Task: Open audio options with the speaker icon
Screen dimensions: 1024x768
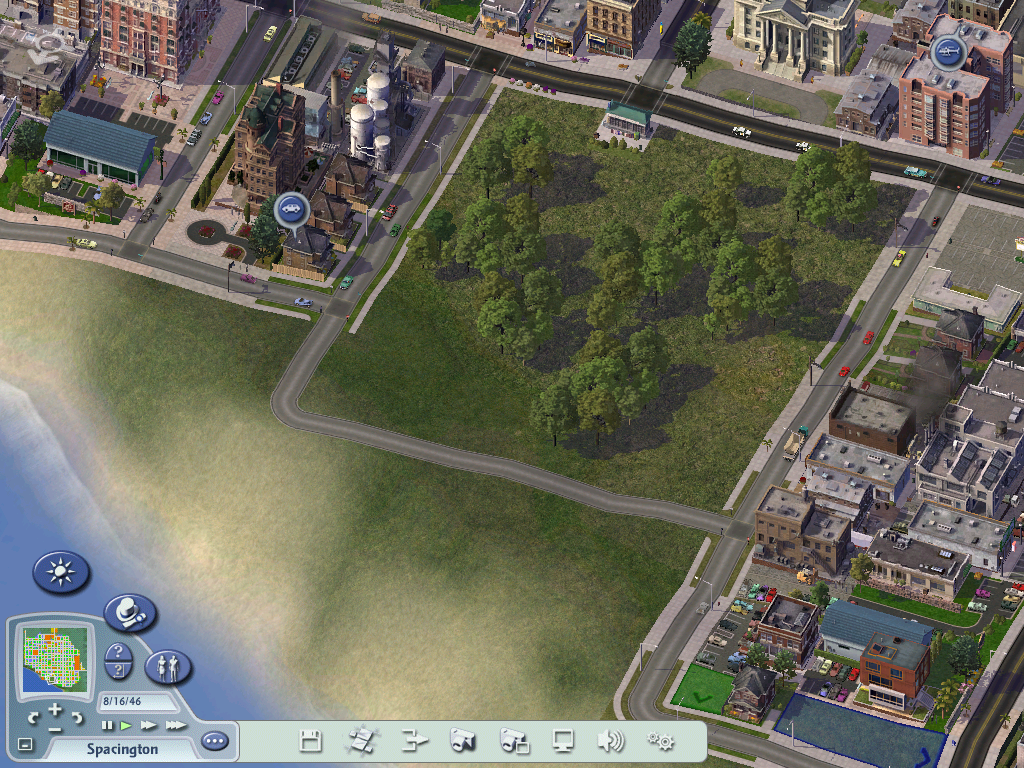Action: (x=611, y=741)
